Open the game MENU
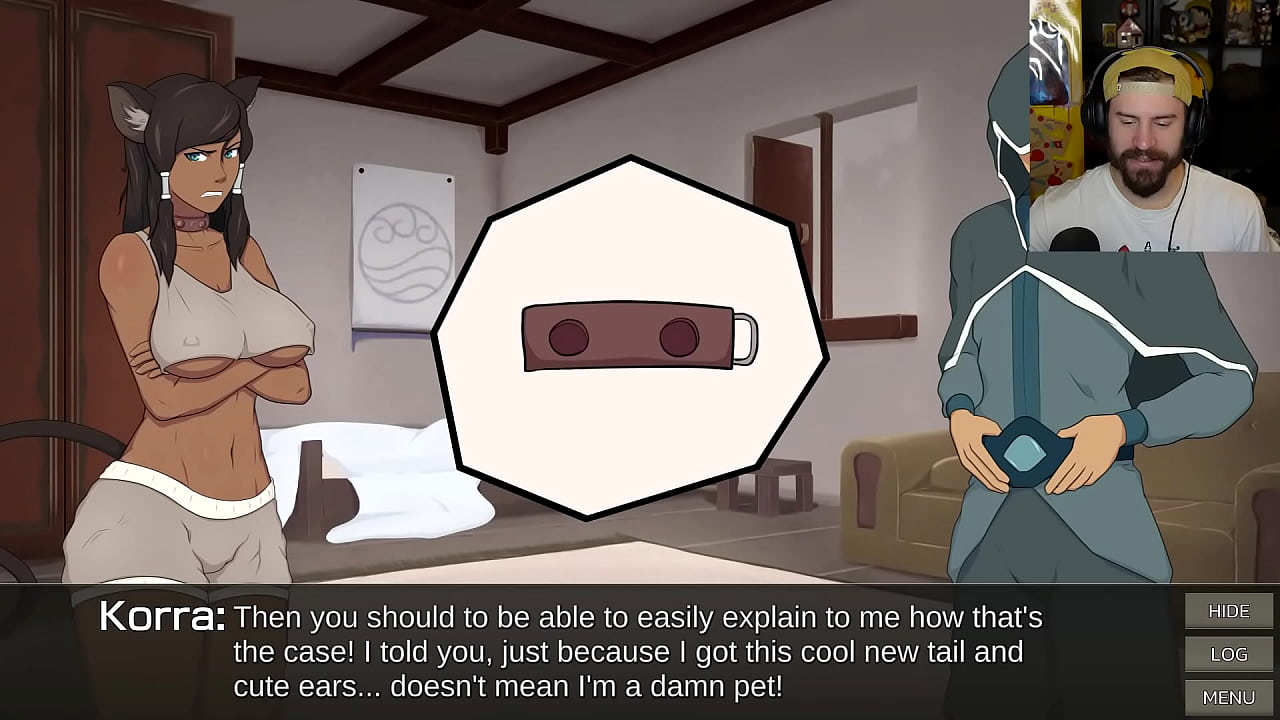Screen dimensions: 1280x720 (x=1229, y=697)
